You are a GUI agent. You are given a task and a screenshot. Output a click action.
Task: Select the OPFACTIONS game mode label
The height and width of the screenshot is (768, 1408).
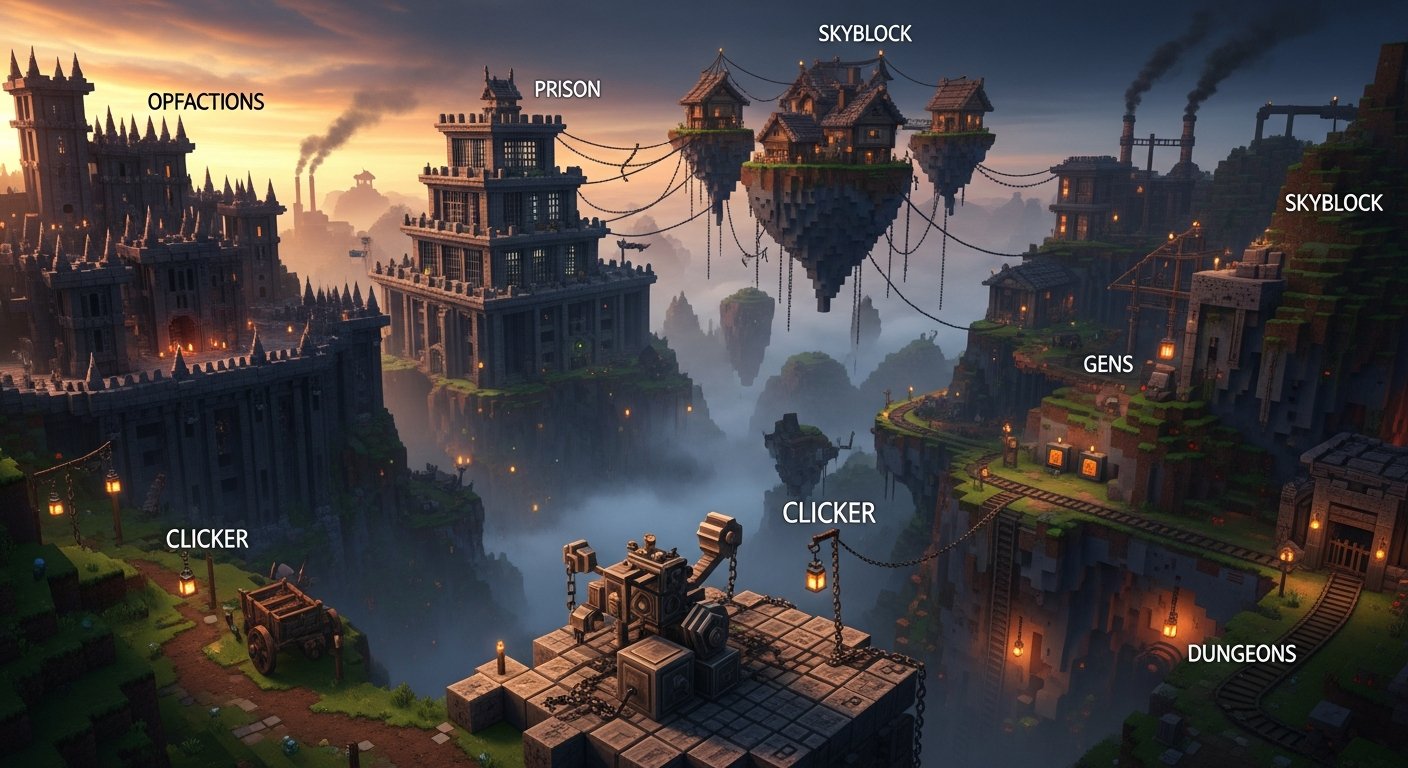tap(205, 102)
